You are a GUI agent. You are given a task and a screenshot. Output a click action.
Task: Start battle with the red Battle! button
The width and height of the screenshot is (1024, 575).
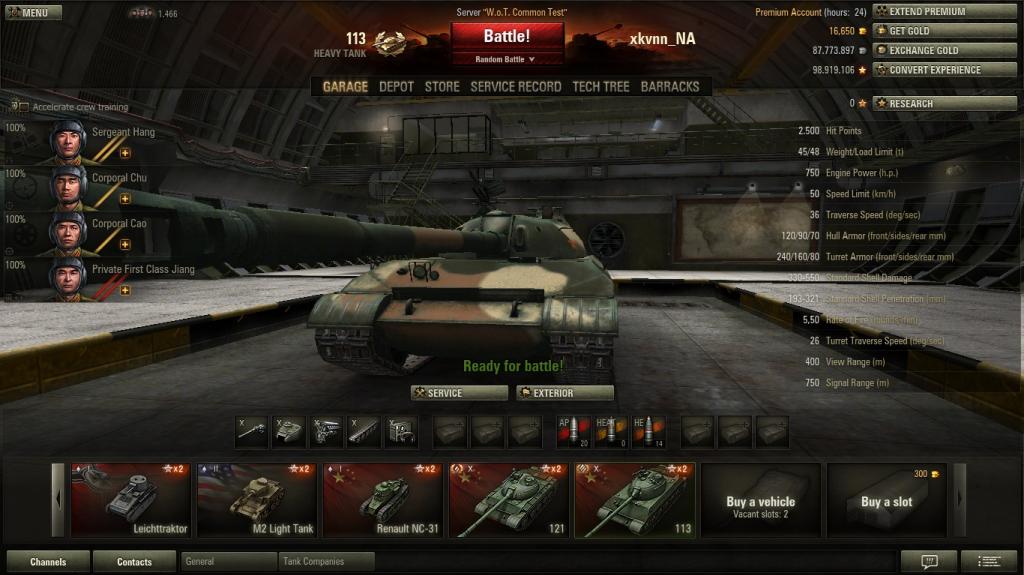[507, 37]
